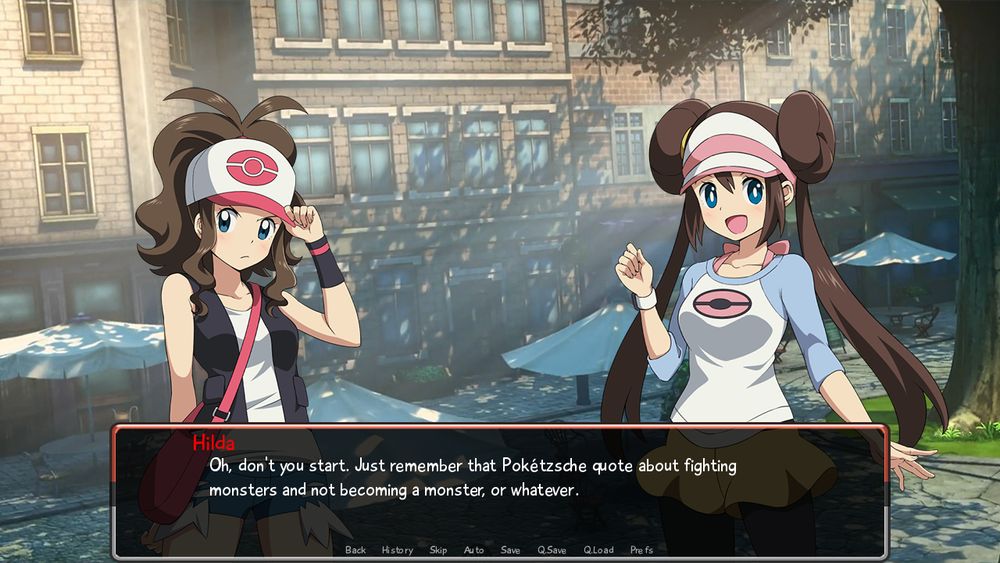Open the dialogue History log
The image size is (1000, 563).
397,550
